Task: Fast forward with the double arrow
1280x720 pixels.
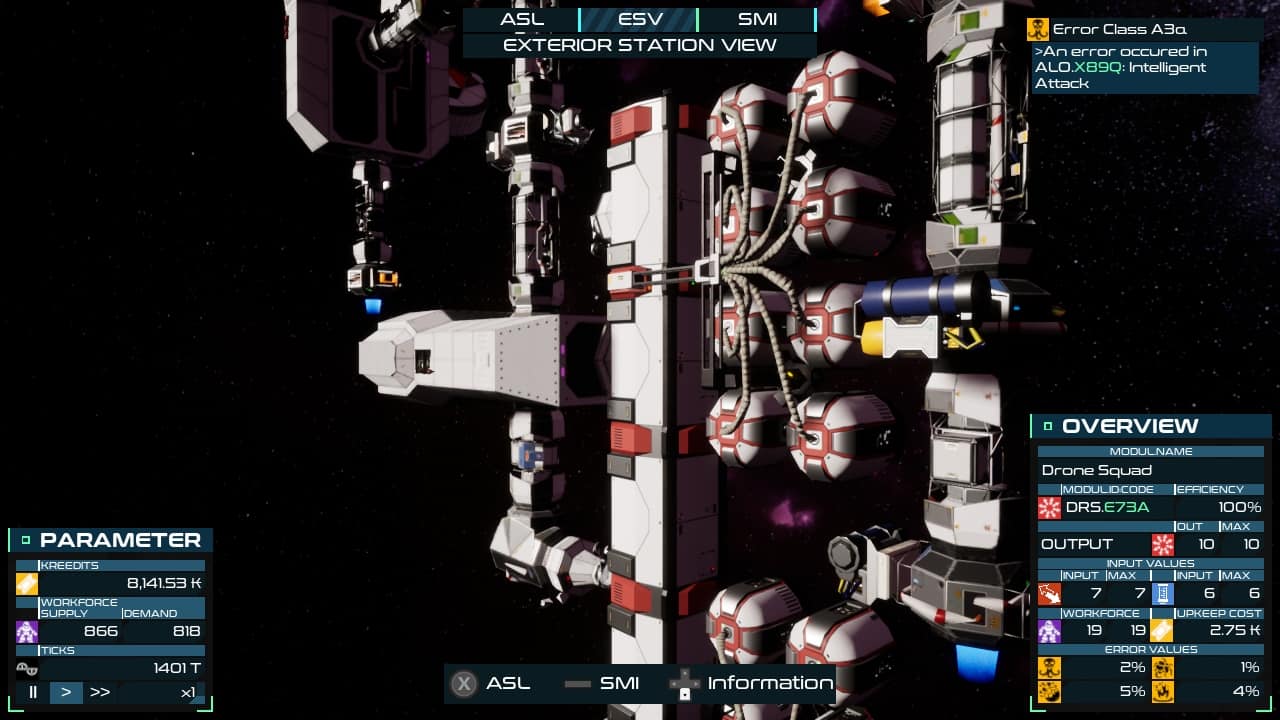Action: pyautogui.click(x=100, y=692)
